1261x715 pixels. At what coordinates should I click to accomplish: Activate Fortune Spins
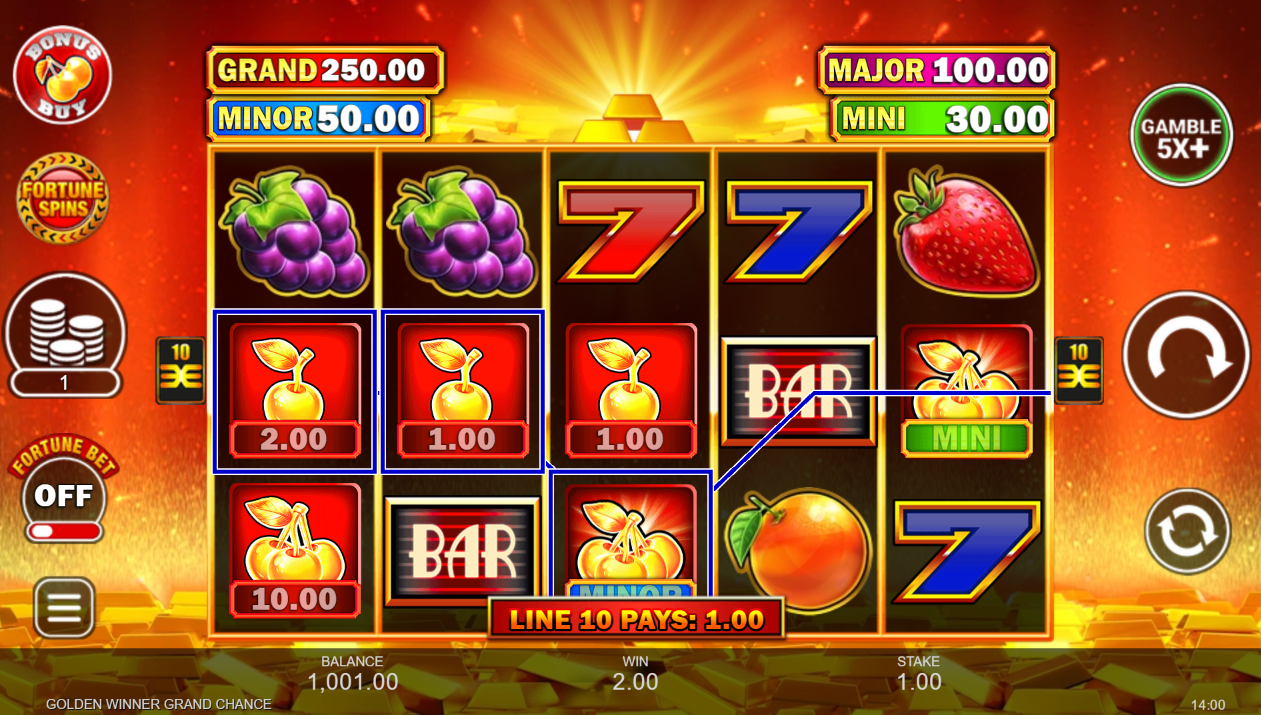click(63, 198)
